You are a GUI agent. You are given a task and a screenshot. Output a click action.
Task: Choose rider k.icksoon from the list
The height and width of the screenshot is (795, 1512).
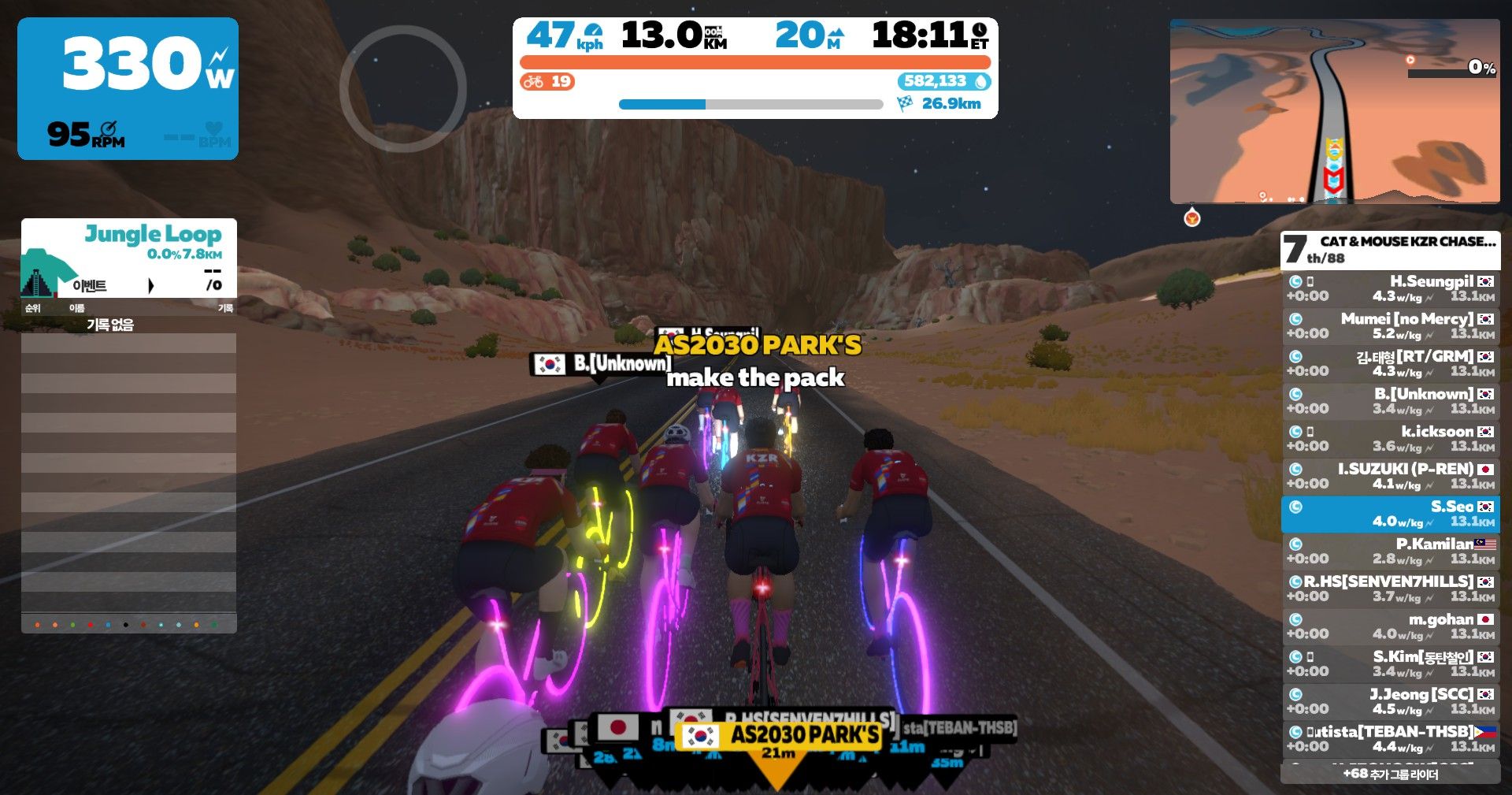[1390, 439]
